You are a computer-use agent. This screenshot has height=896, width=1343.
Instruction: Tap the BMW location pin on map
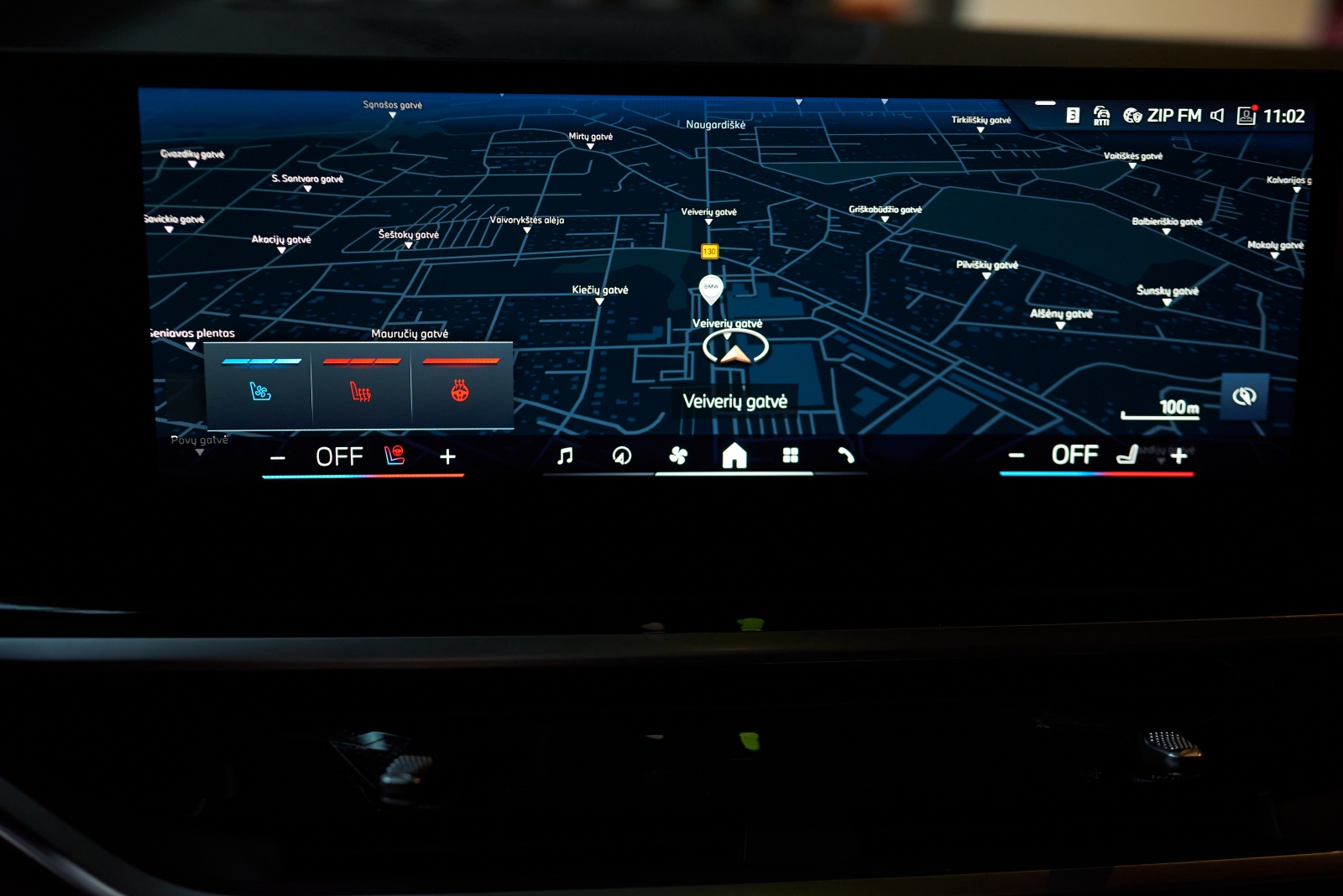click(713, 288)
